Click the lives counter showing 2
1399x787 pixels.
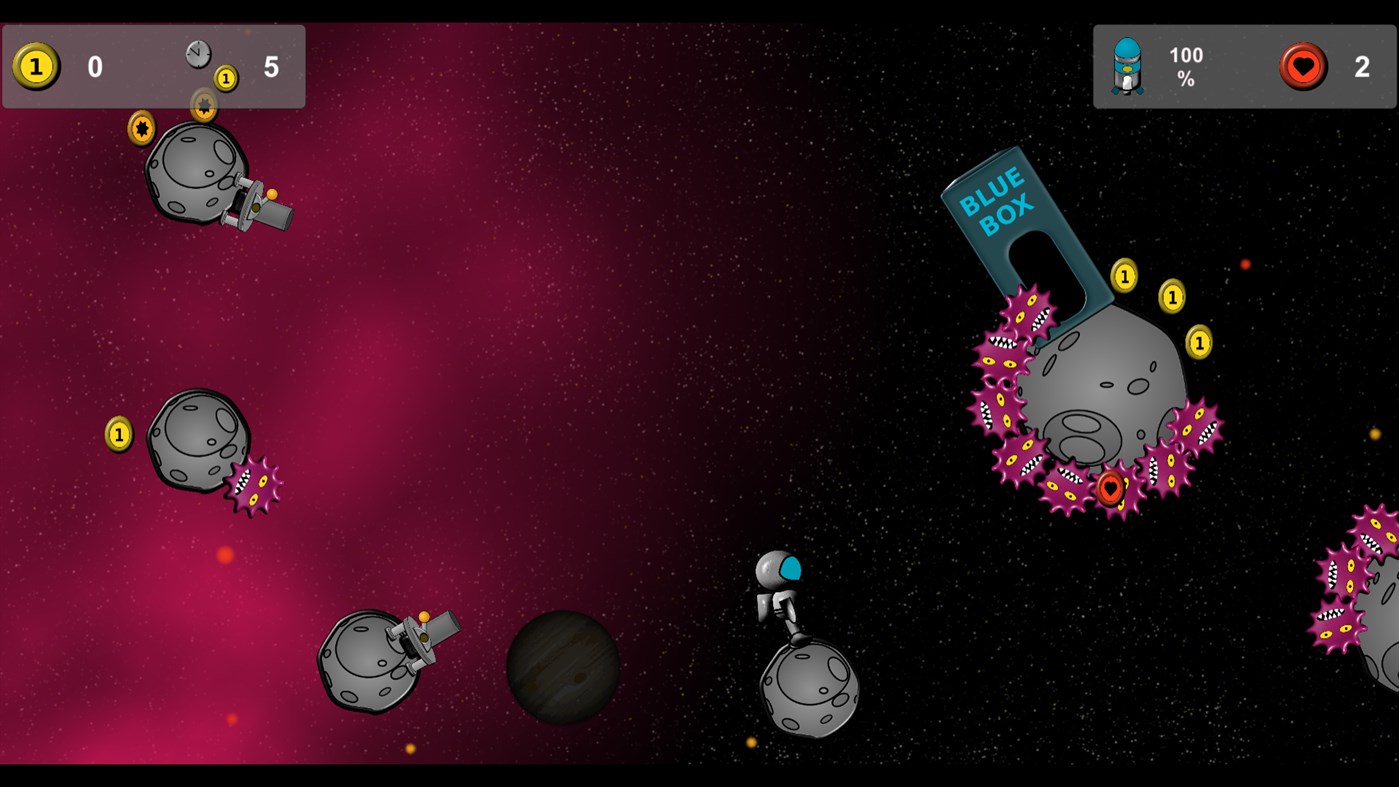coord(1360,67)
